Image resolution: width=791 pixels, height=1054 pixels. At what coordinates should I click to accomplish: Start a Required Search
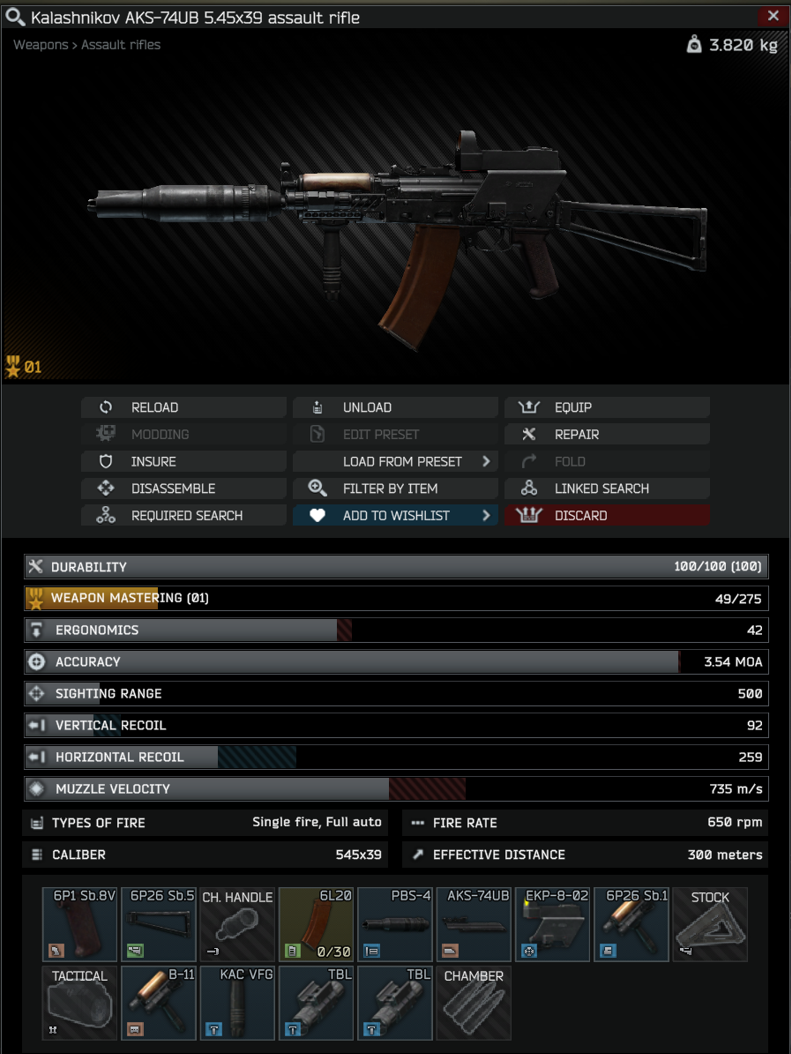[183, 516]
